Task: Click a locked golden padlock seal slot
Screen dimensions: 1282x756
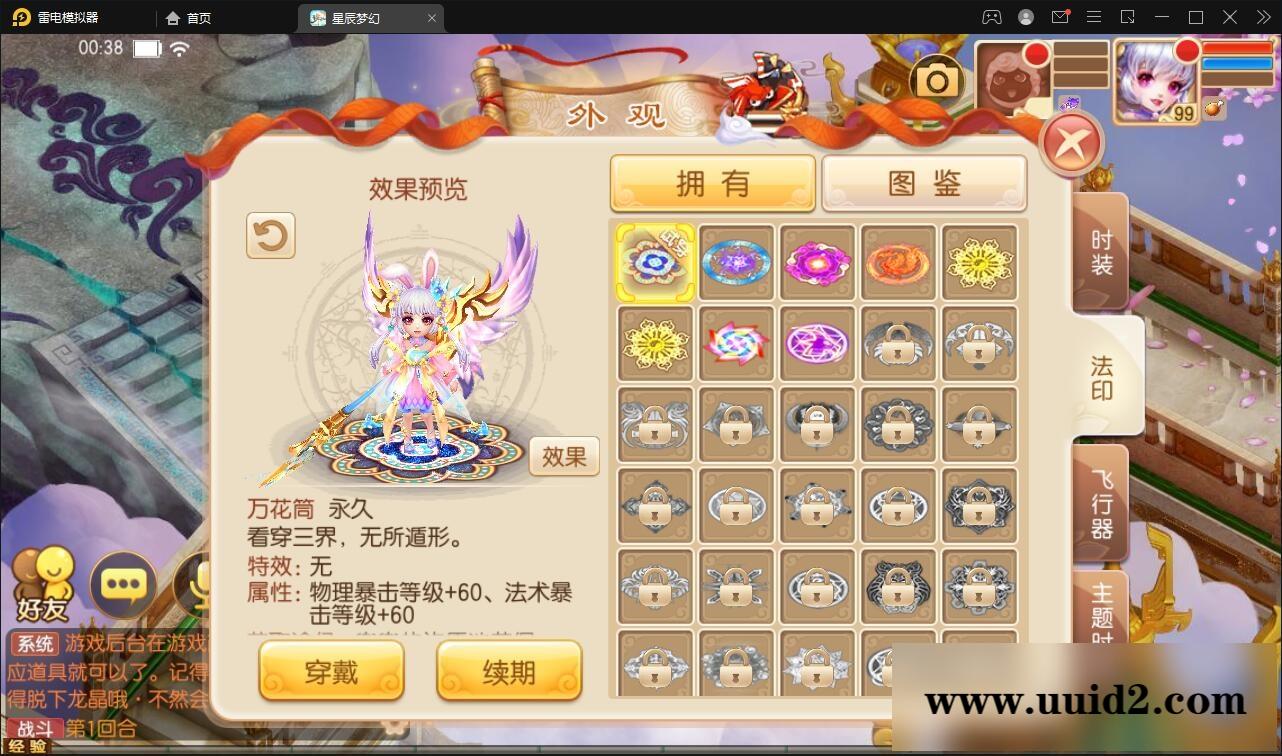Action: pyautogui.click(x=897, y=342)
